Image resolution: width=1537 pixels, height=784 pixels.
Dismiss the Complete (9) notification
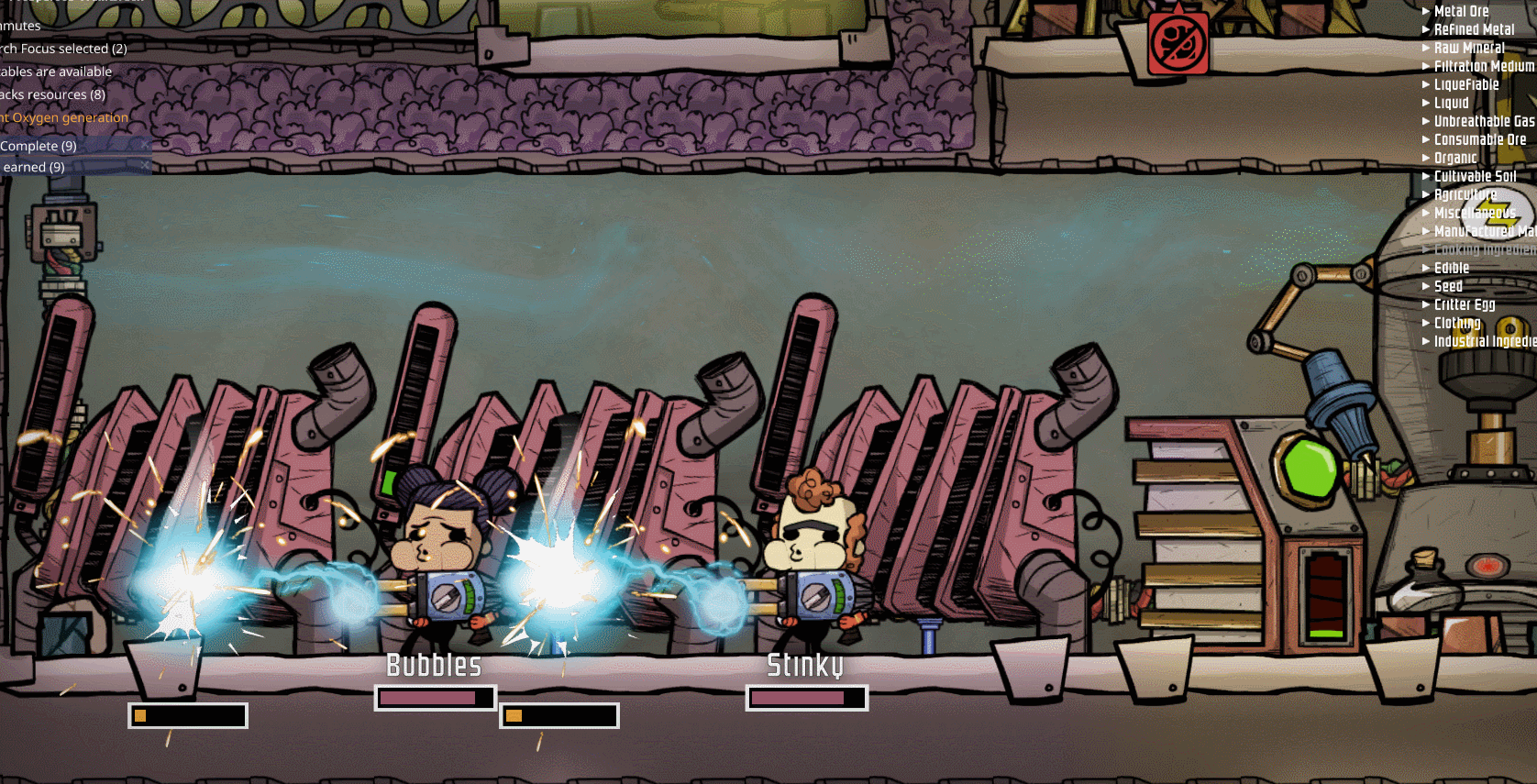145,145
